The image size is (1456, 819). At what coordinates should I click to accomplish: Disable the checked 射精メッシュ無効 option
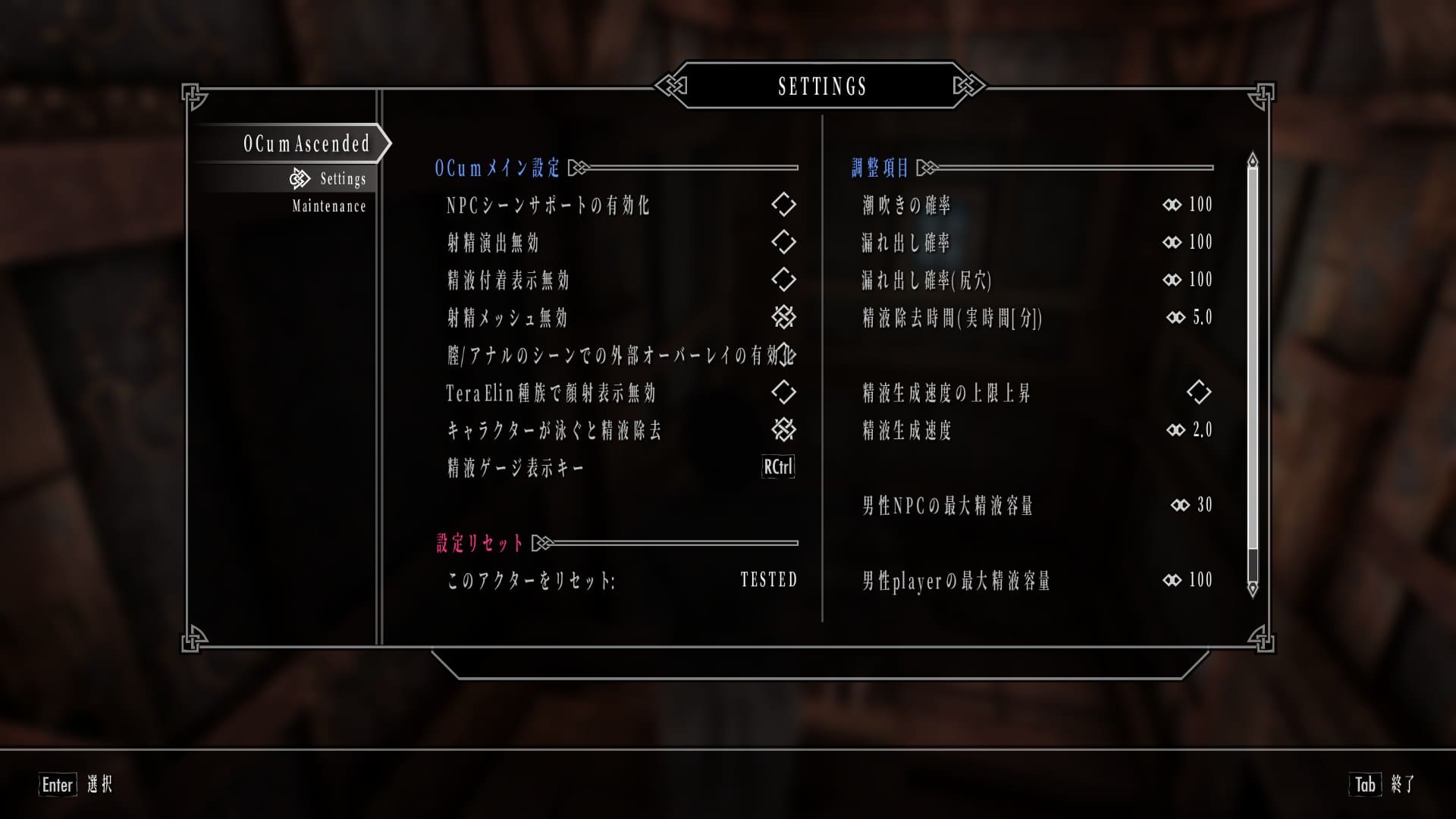click(x=785, y=318)
